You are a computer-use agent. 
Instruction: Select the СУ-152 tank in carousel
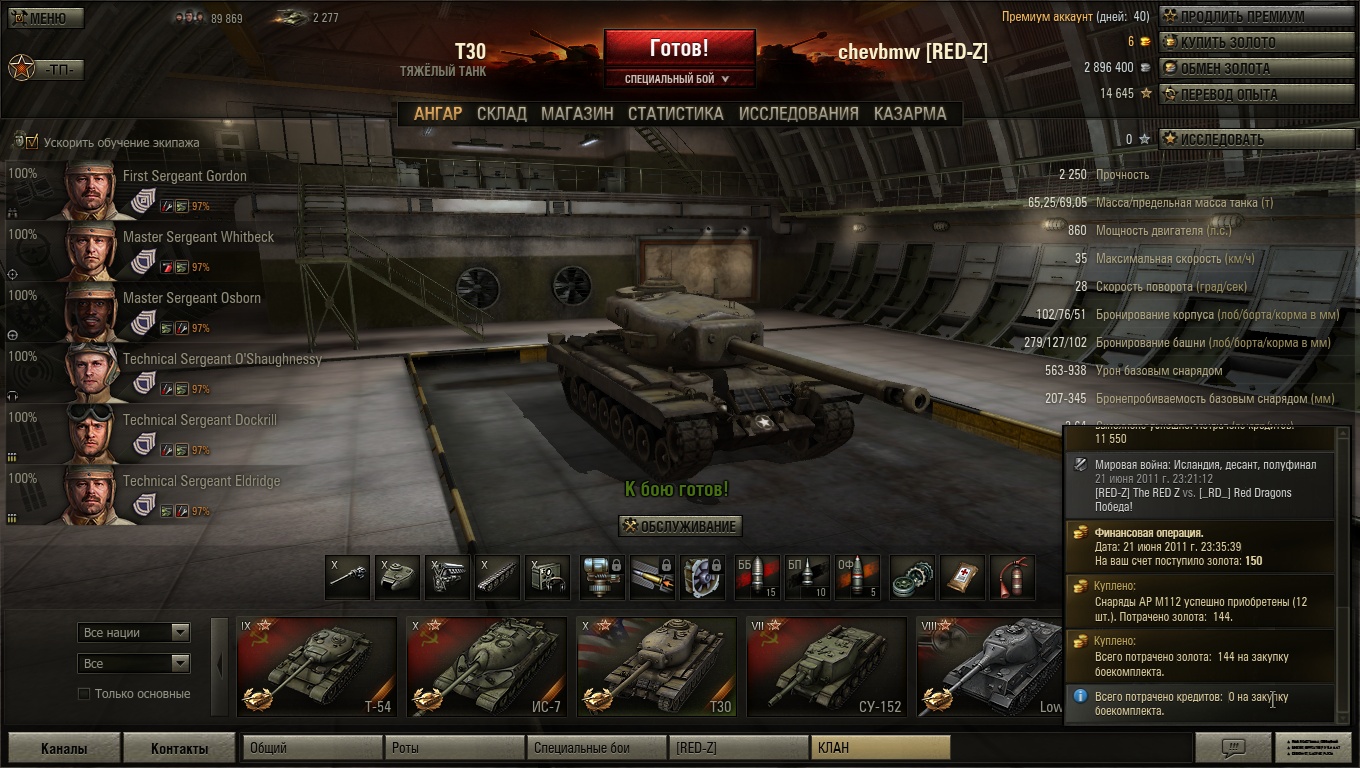826,667
